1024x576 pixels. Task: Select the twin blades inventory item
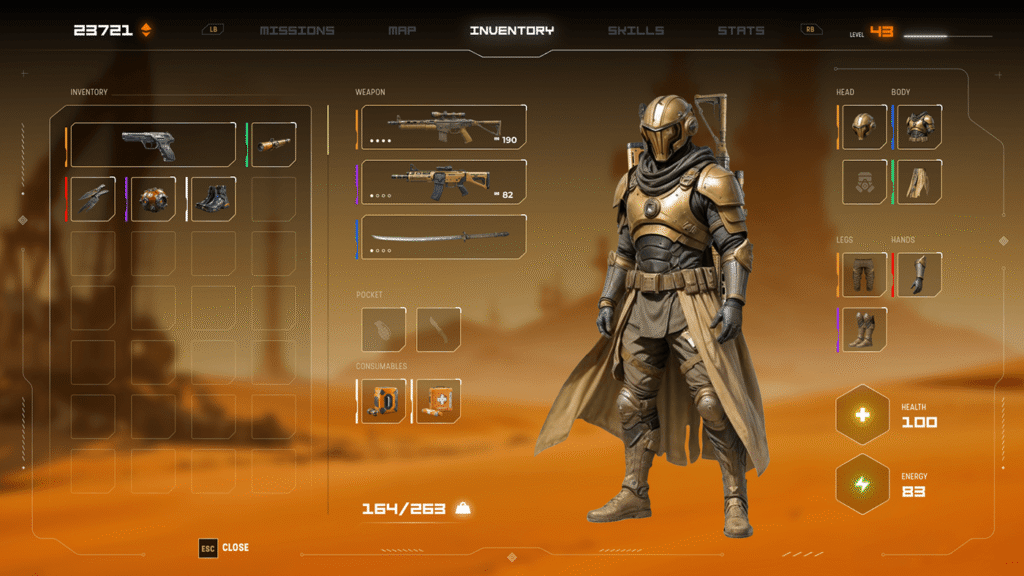(x=94, y=199)
